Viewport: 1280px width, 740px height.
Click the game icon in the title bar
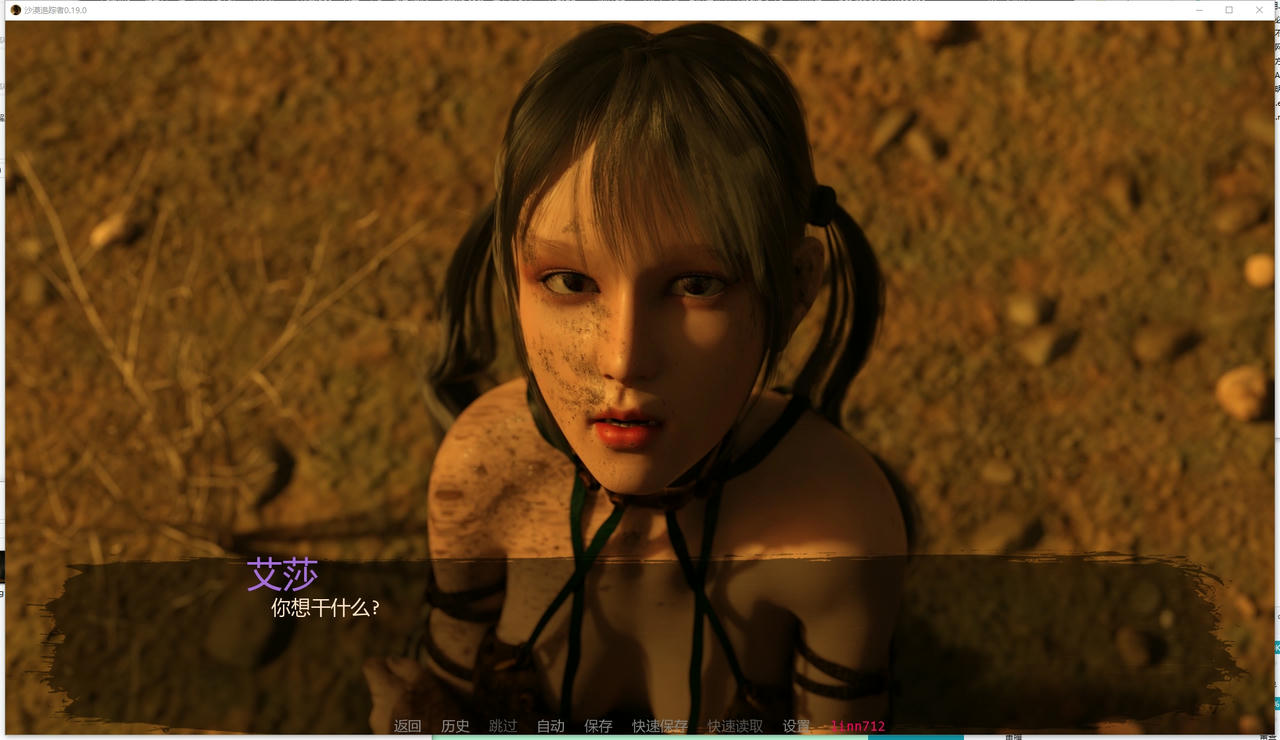[x=14, y=10]
